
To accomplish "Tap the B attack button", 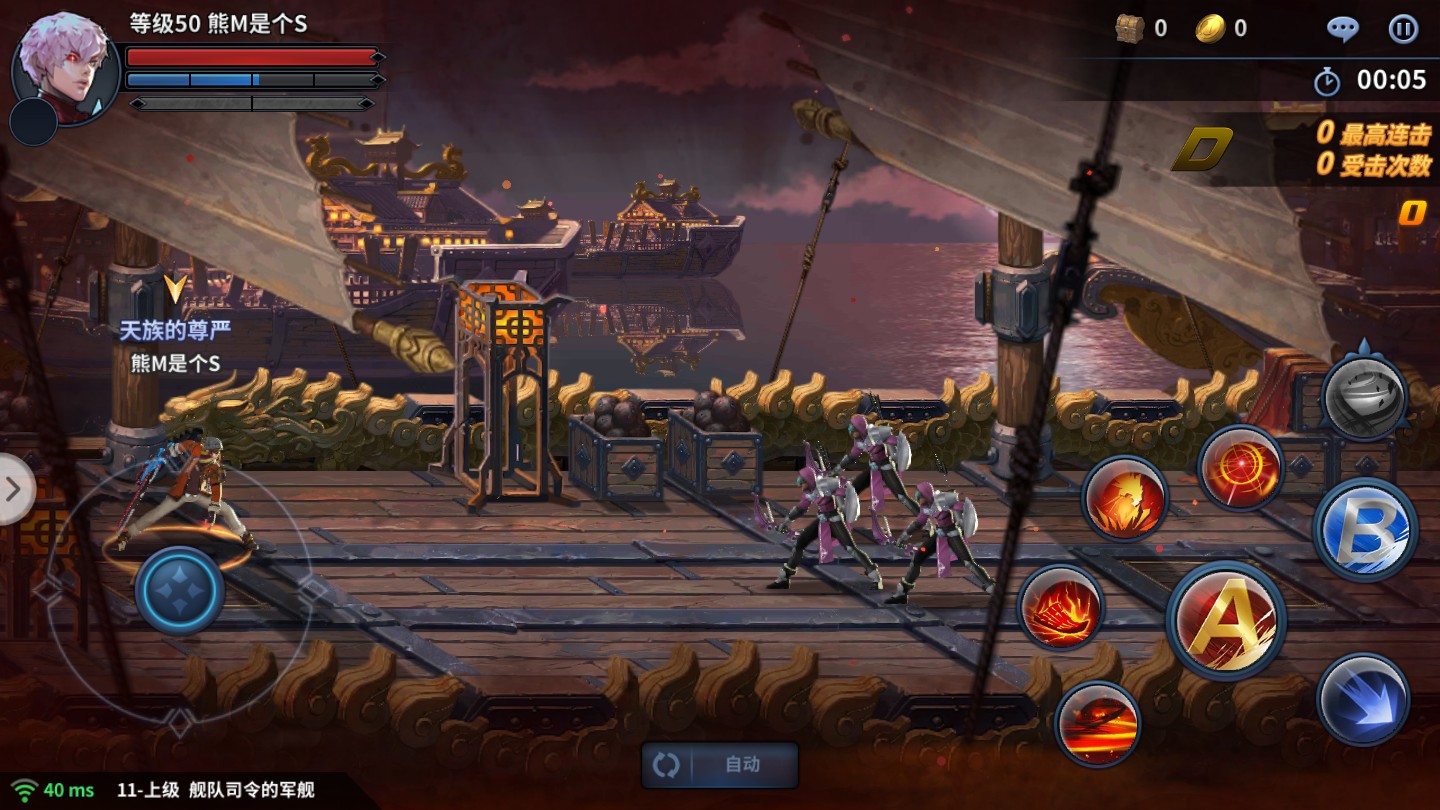I will (1366, 529).
